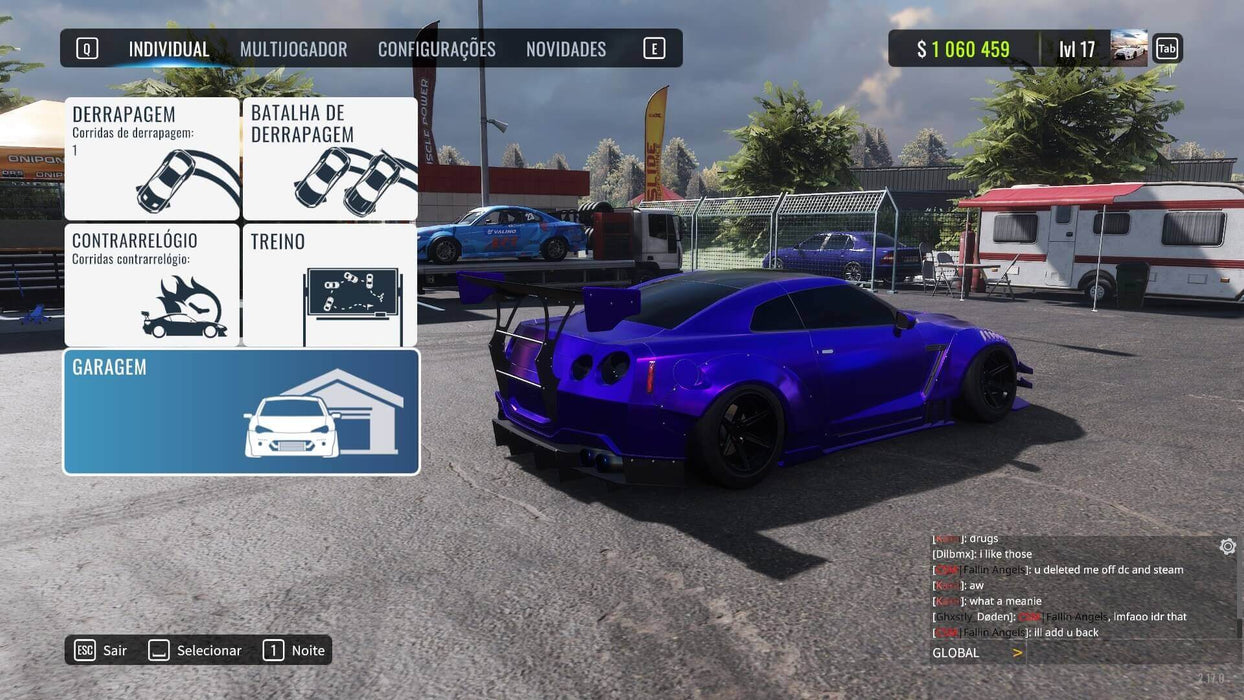This screenshot has width=1244, height=700.
Task: Choose the Batalha de Derrapagem tile
Action: [x=330, y=159]
